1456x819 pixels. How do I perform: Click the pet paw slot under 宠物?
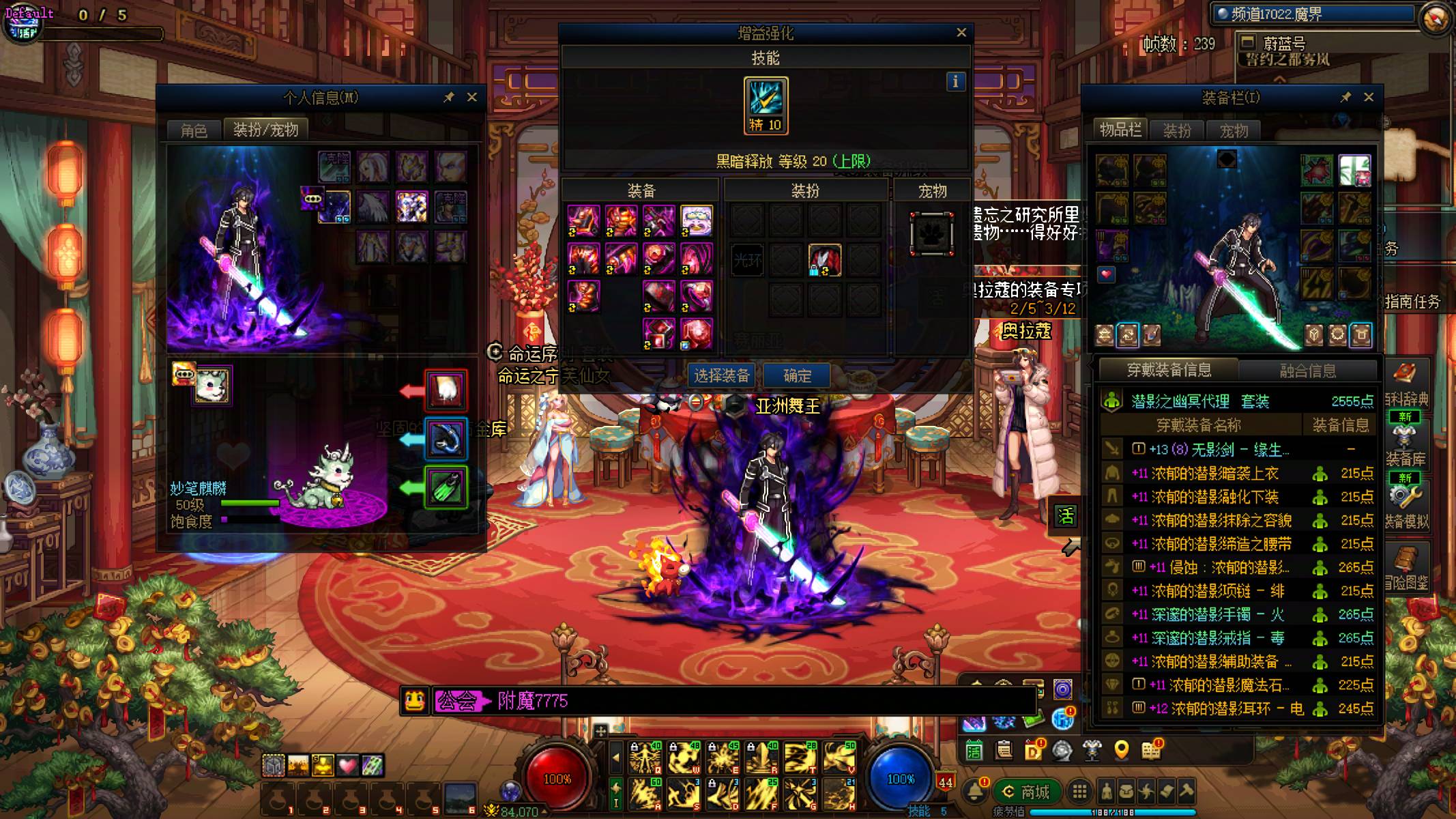pyautogui.click(x=931, y=233)
